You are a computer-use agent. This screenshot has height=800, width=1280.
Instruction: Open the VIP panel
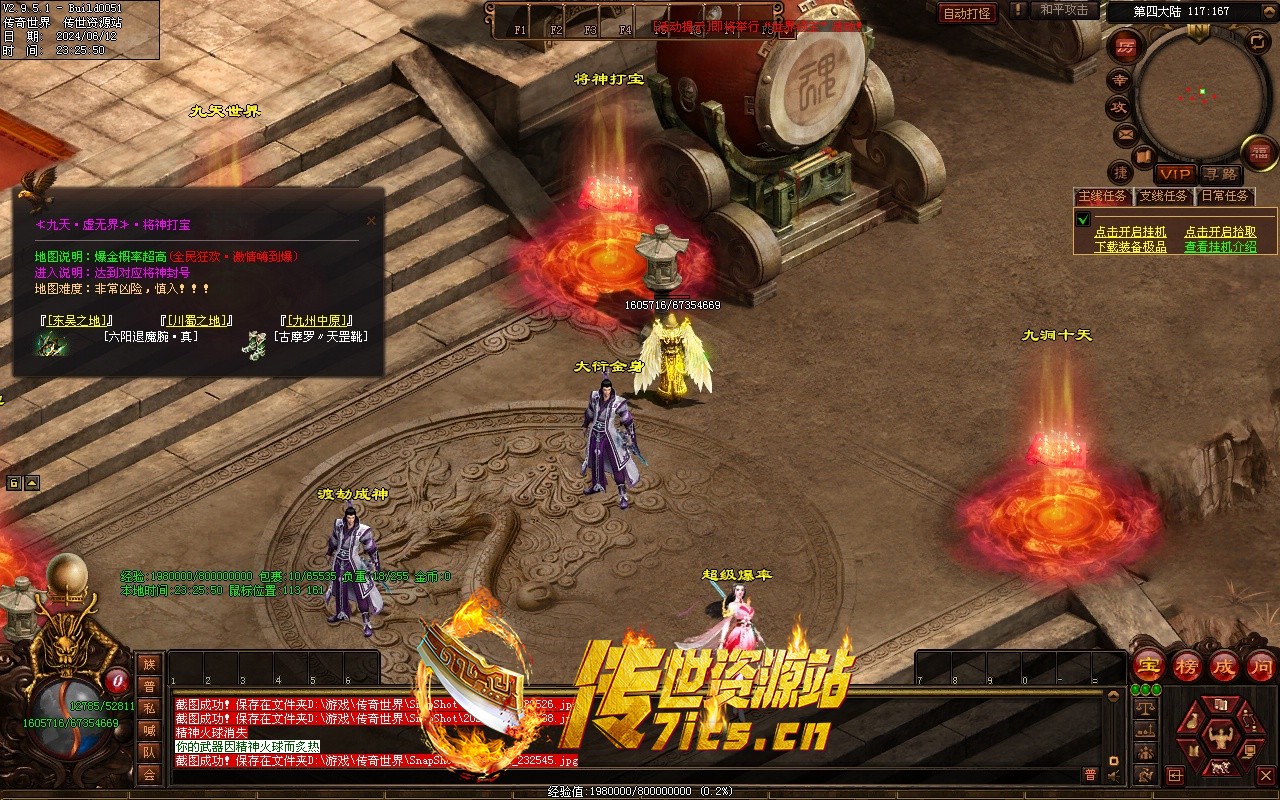[x=1176, y=174]
